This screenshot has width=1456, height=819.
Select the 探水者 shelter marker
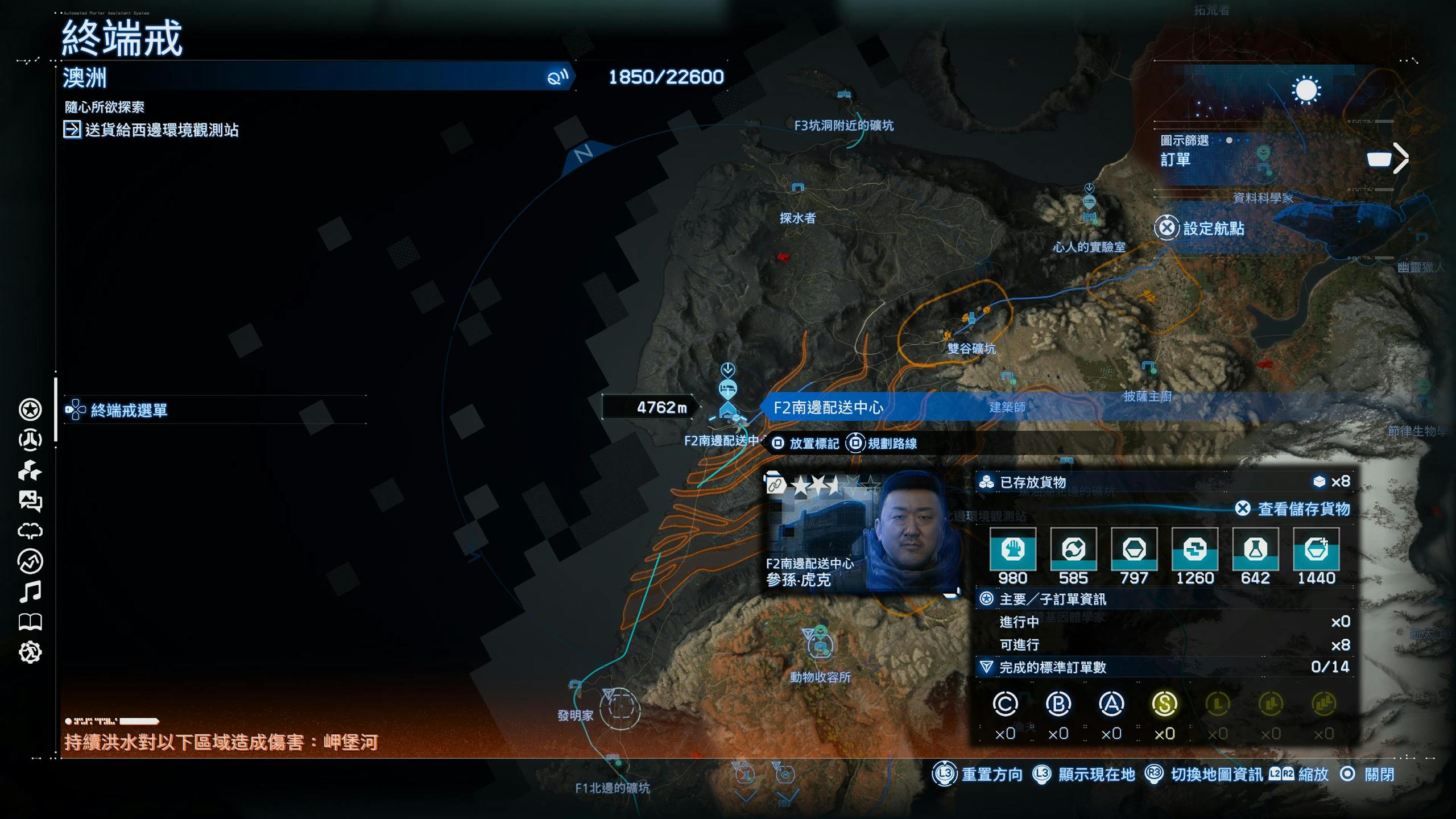coord(798,188)
